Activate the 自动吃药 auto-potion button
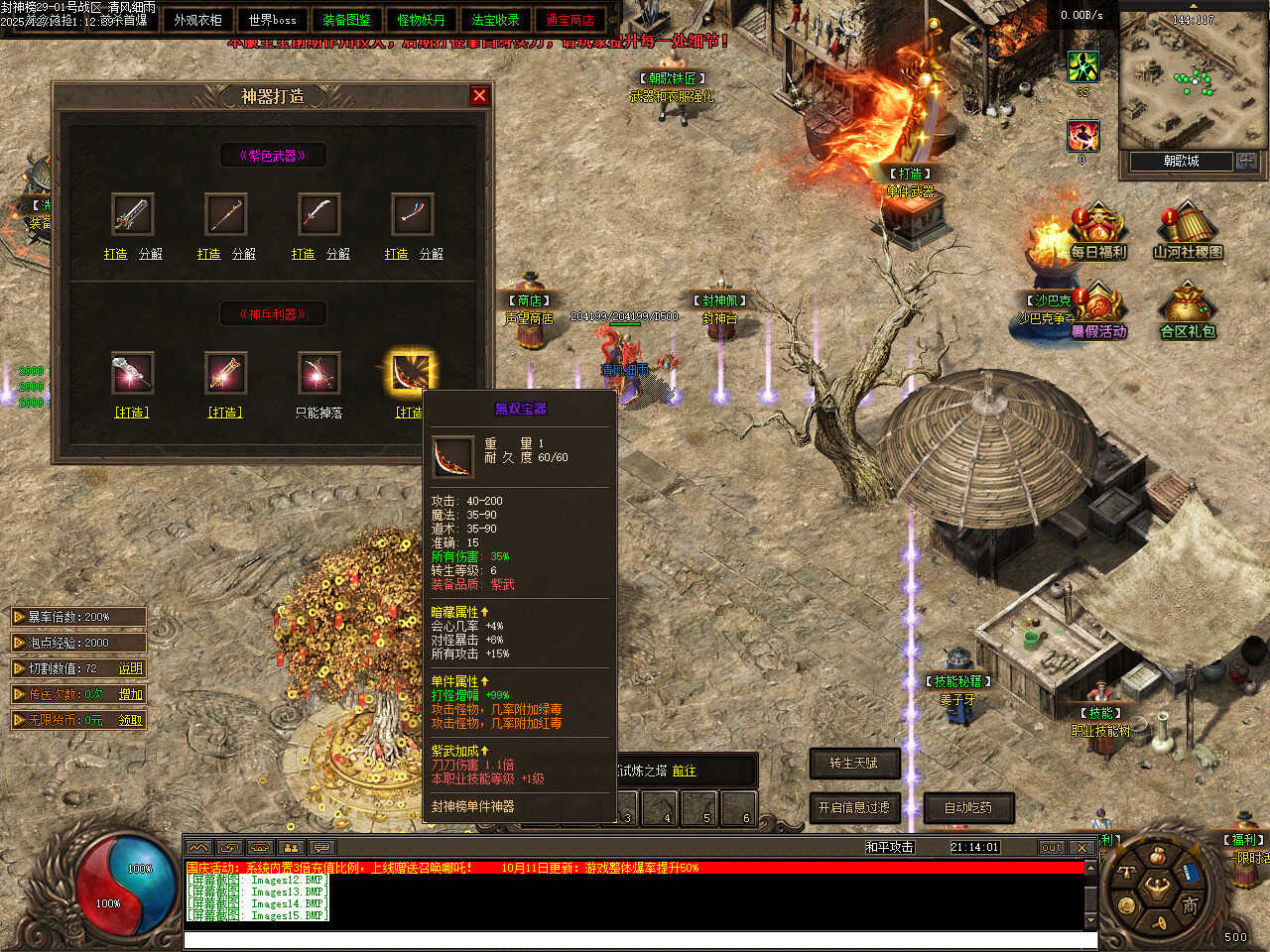Screen dimensions: 1270x952 (968, 807)
